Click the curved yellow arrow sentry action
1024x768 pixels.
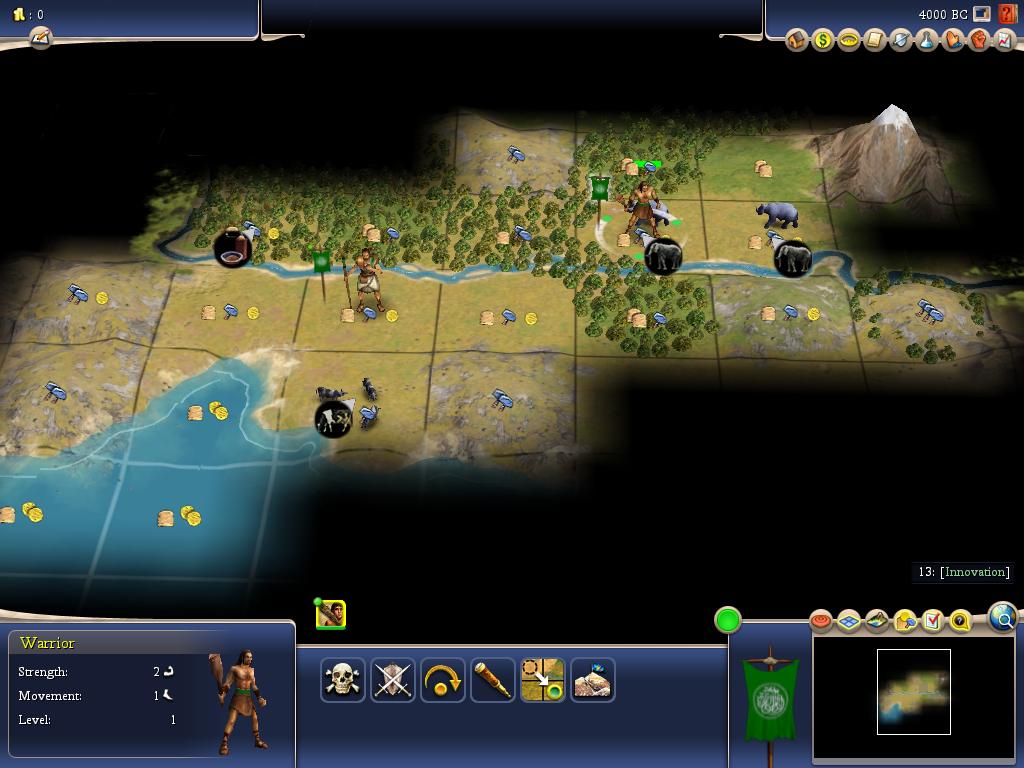(x=443, y=680)
